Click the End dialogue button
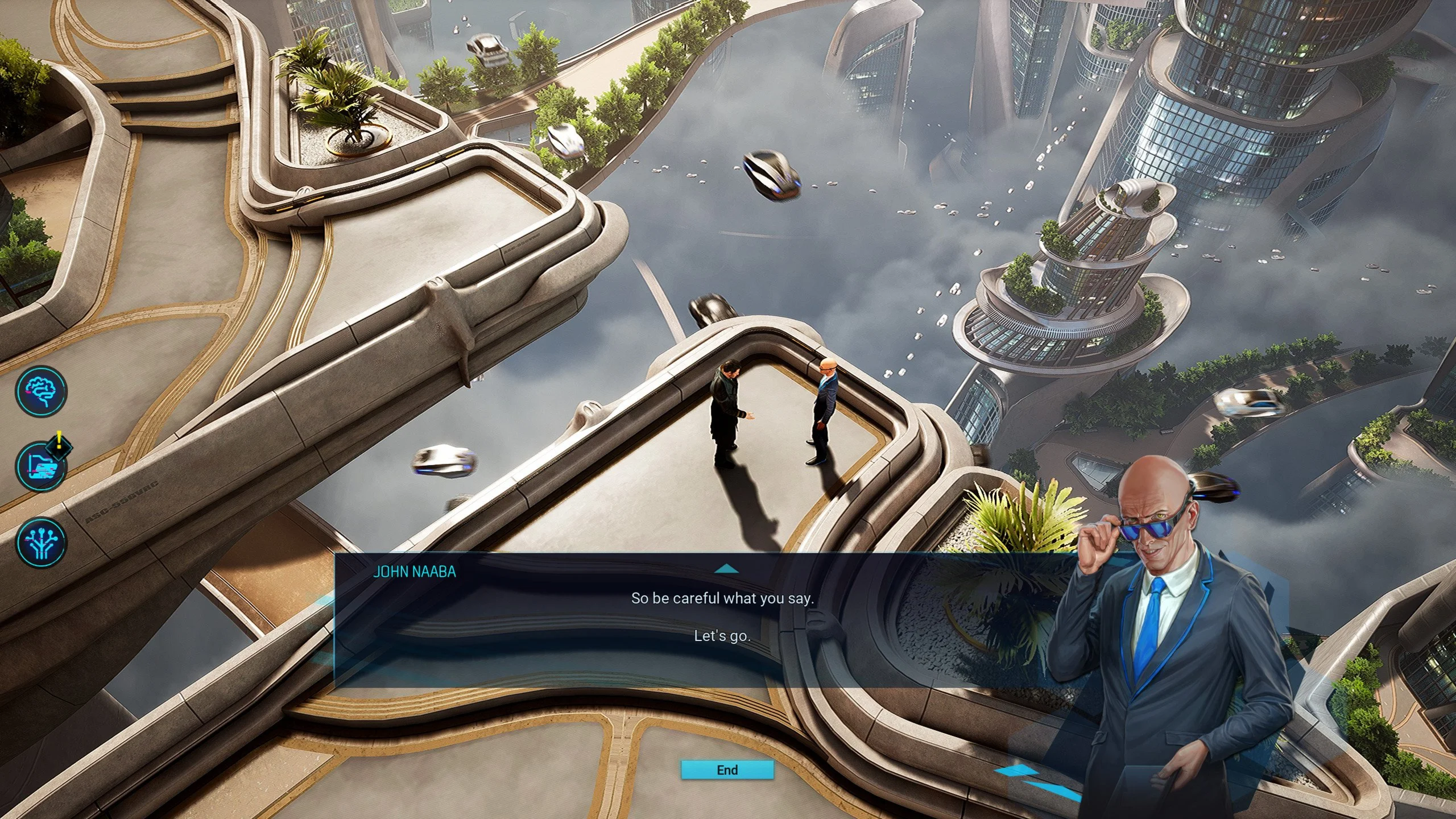This screenshot has height=819, width=1456. tap(727, 770)
